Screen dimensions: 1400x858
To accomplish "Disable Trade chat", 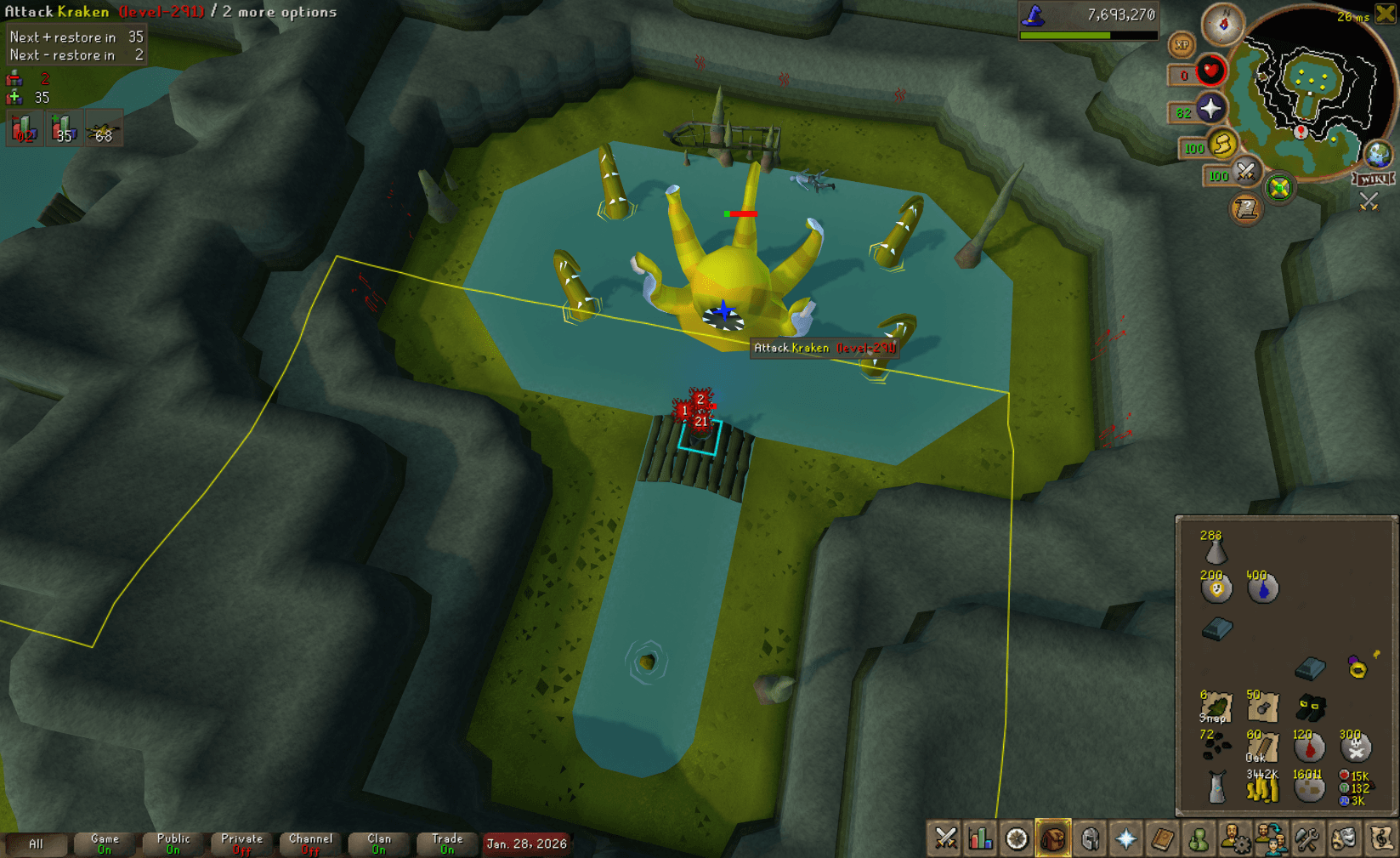I will [x=447, y=844].
